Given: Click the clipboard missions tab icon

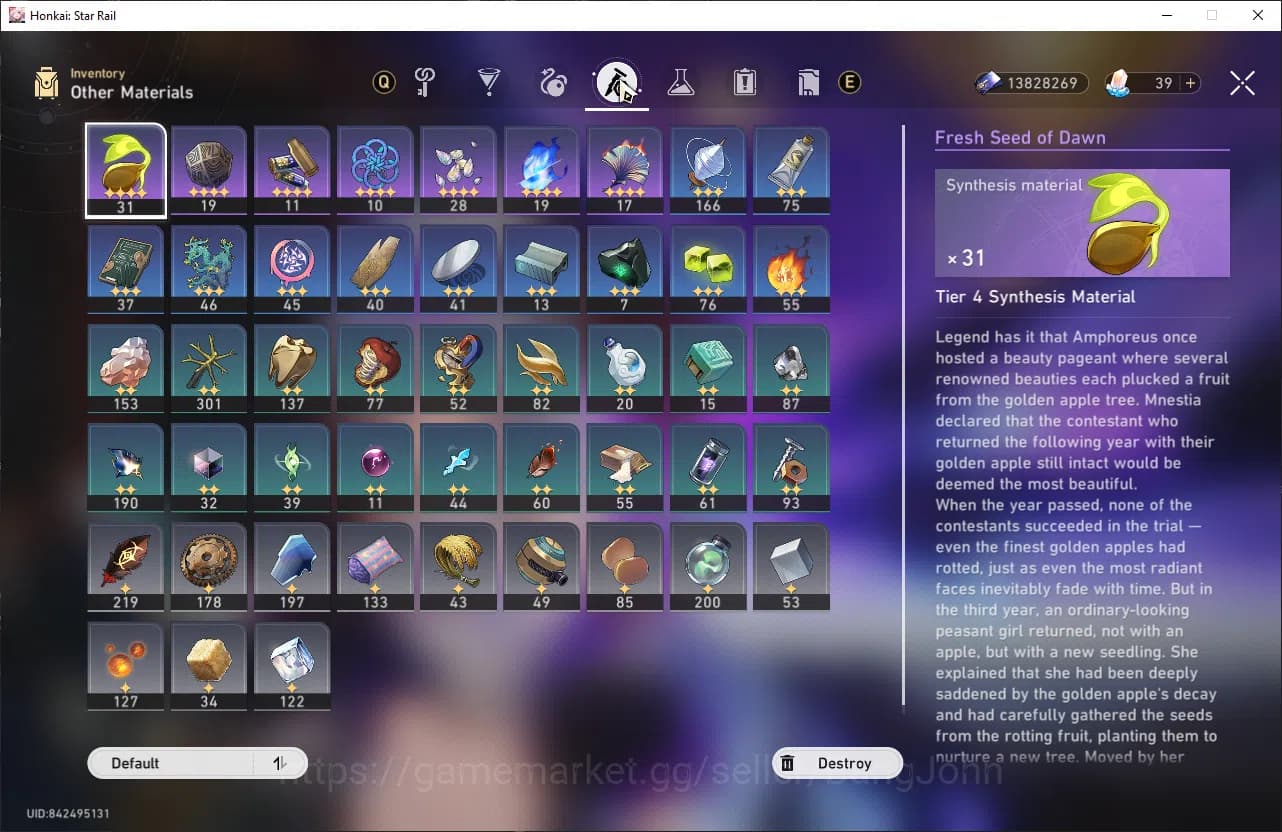Looking at the screenshot, I should click(743, 83).
